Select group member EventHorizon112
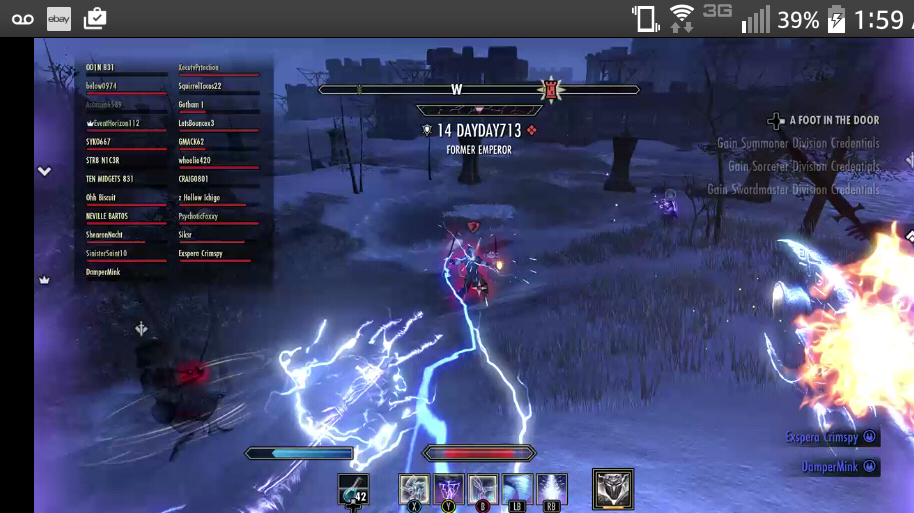Screen dimensions: 914x513 (x=113, y=123)
